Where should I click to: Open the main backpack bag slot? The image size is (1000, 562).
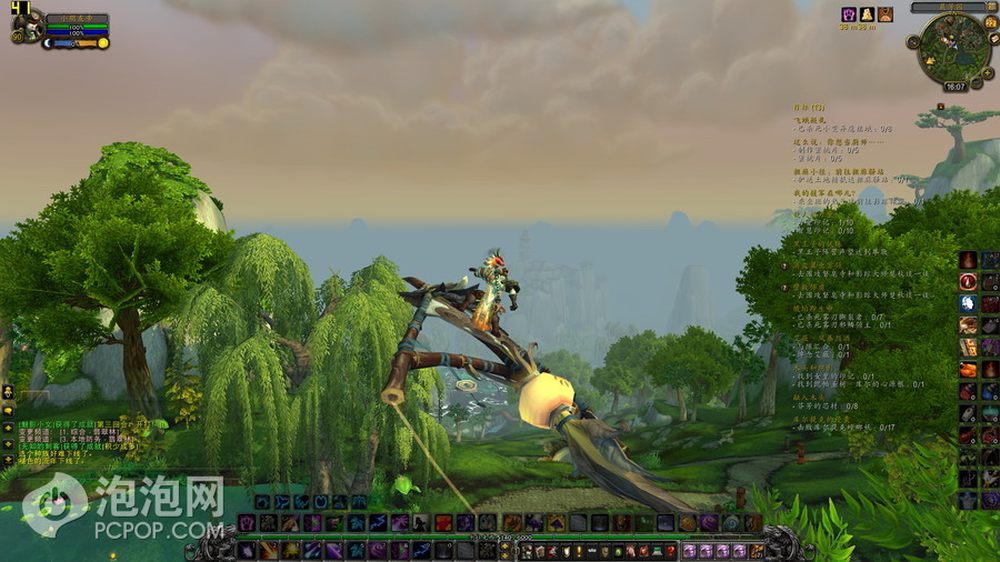[x=757, y=551]
